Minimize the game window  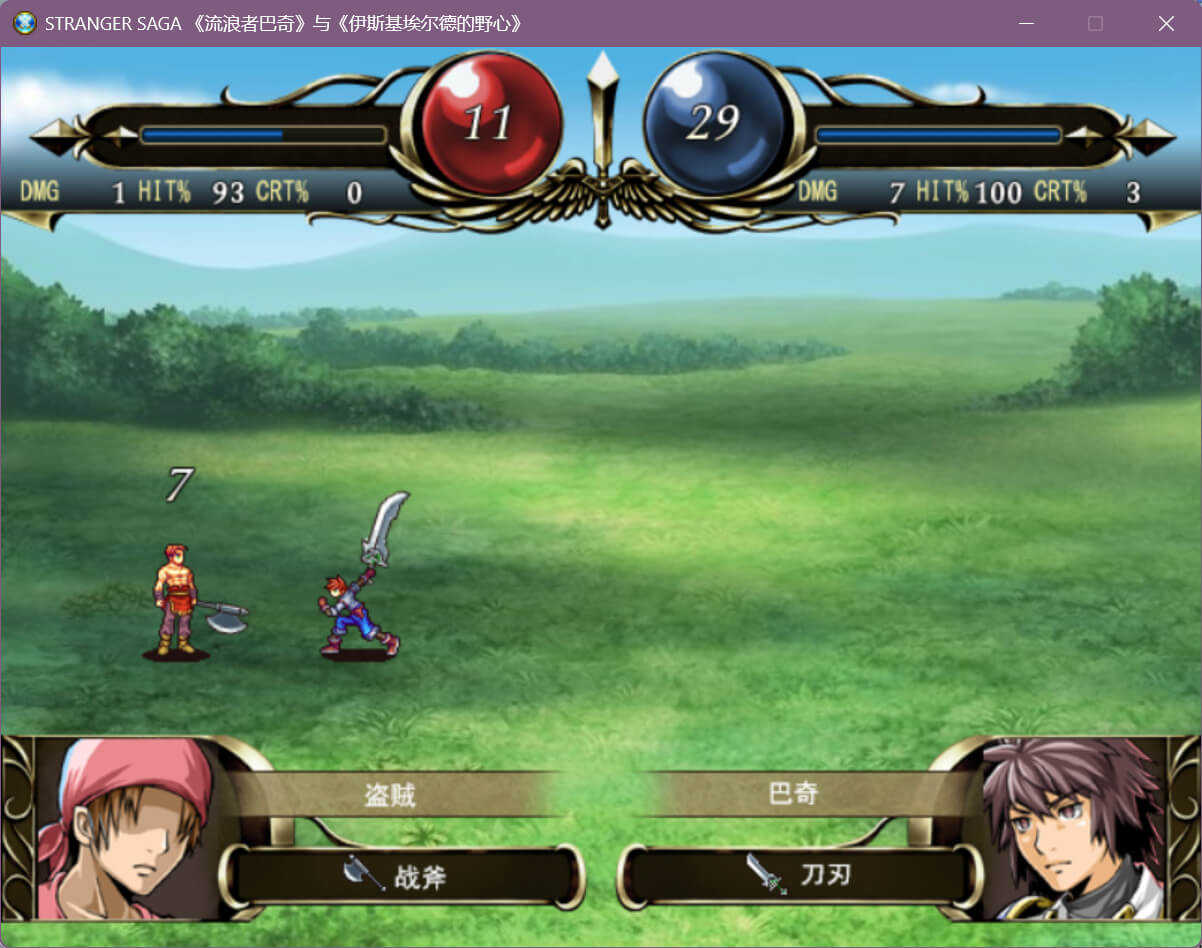tap(1025, 24)
